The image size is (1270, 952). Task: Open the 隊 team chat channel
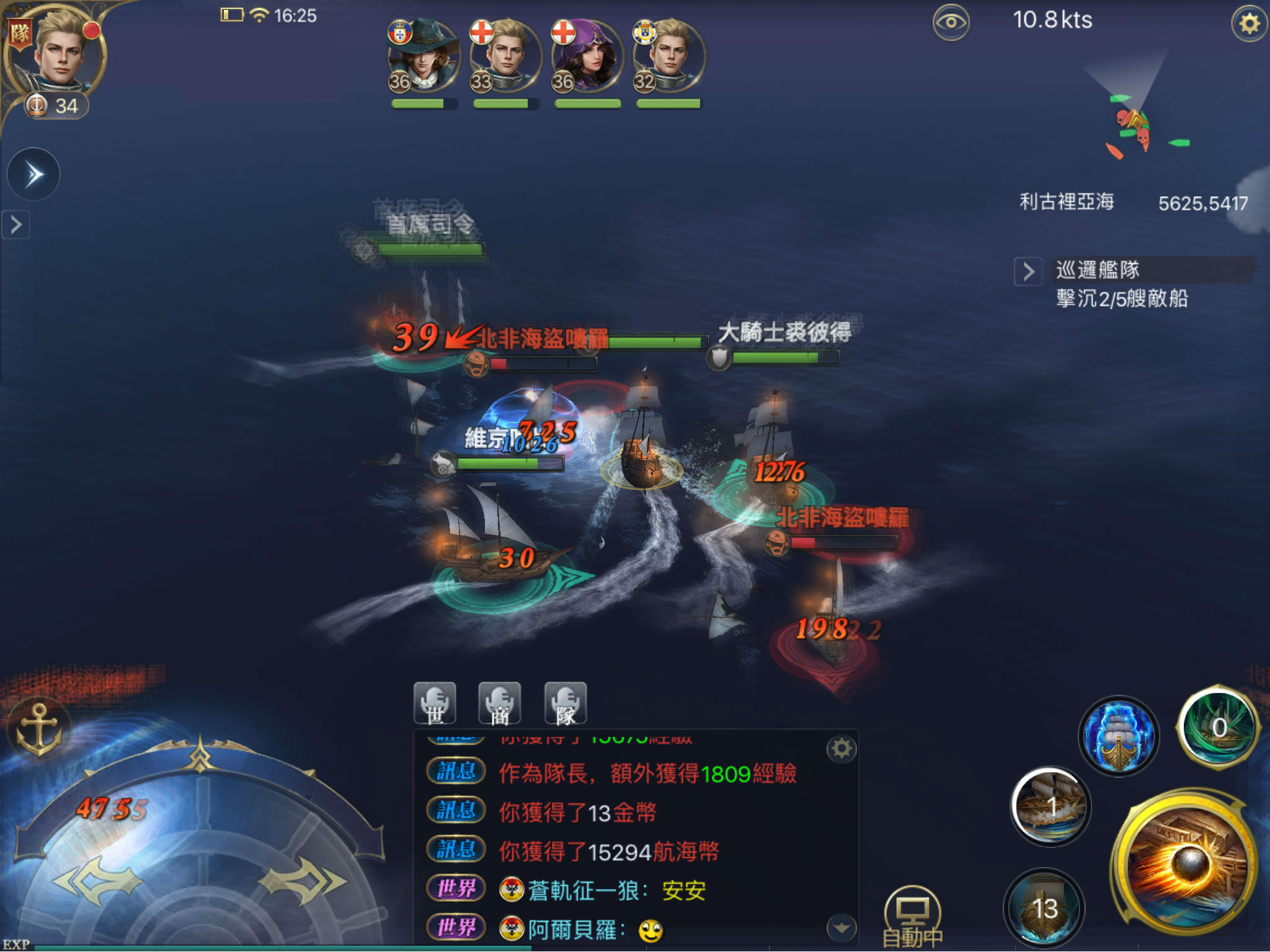pyautogui.click(x=565, y=703)
